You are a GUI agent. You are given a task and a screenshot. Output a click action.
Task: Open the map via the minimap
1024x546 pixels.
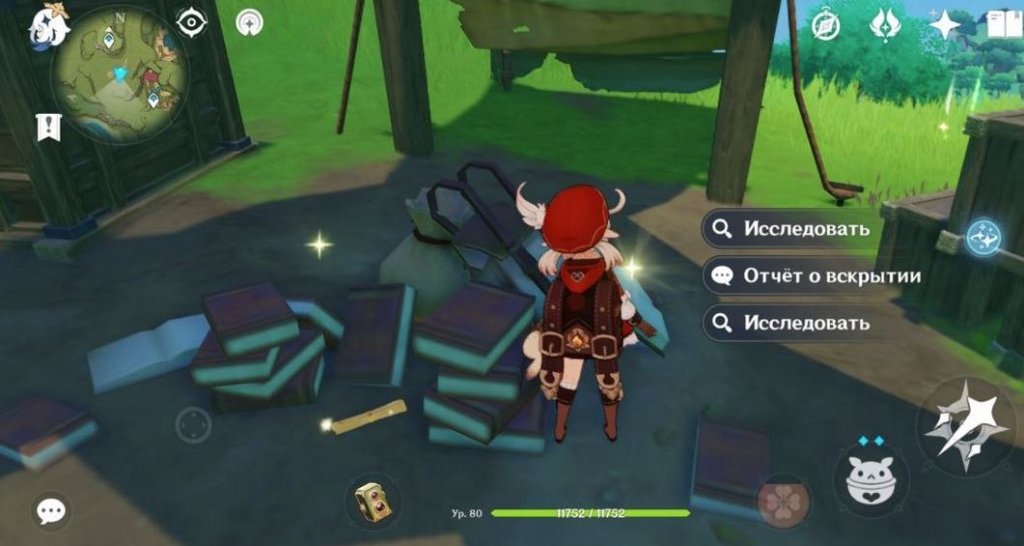(x=119, y=74)
